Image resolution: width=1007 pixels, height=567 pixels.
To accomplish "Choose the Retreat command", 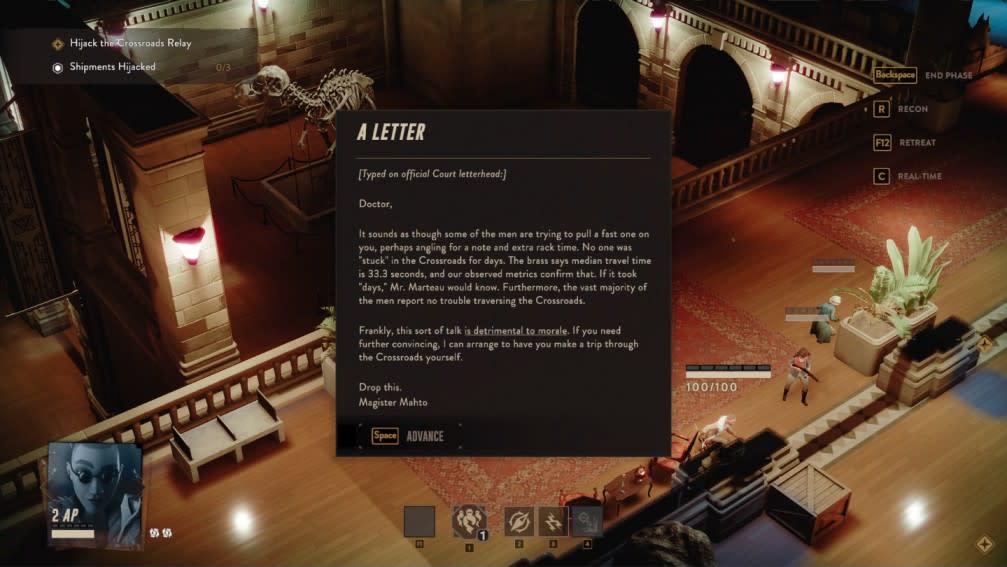I will [905, 143].
